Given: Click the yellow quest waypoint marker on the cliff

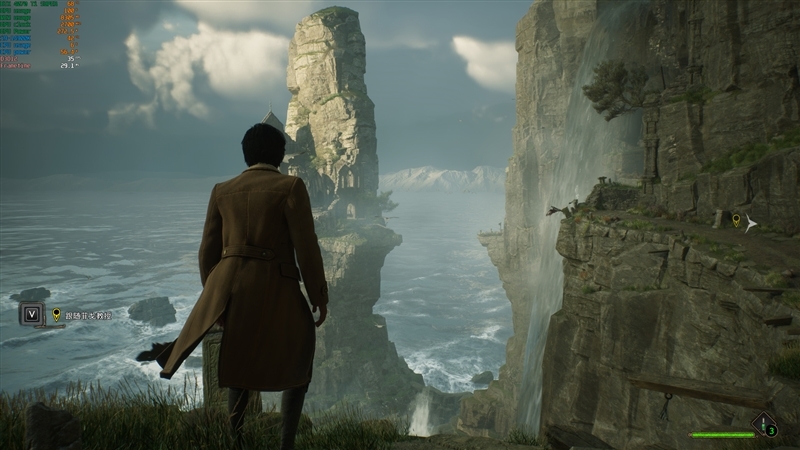Looking at the screenshot, I should click(x=737, y=219).
